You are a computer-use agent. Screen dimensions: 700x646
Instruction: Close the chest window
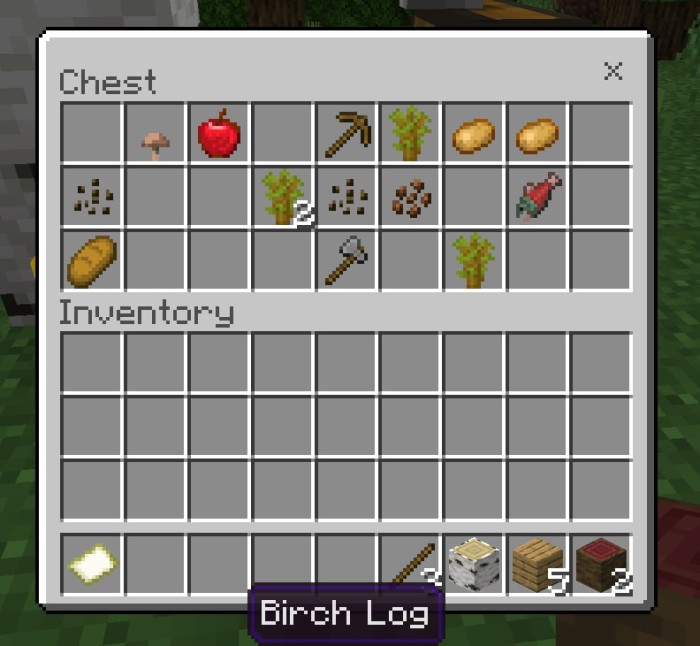click(613, 71)
